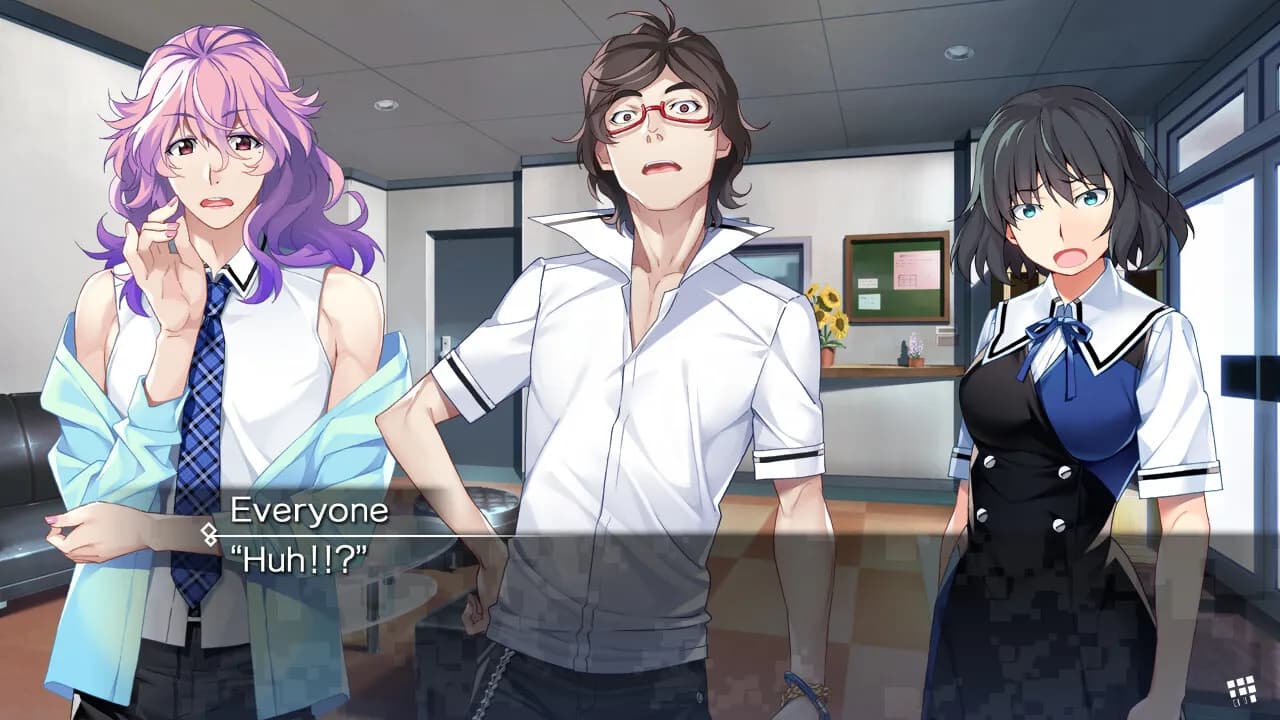Open the grid menu icon
Viewport: 1280px width, 720px height.
1241,690
